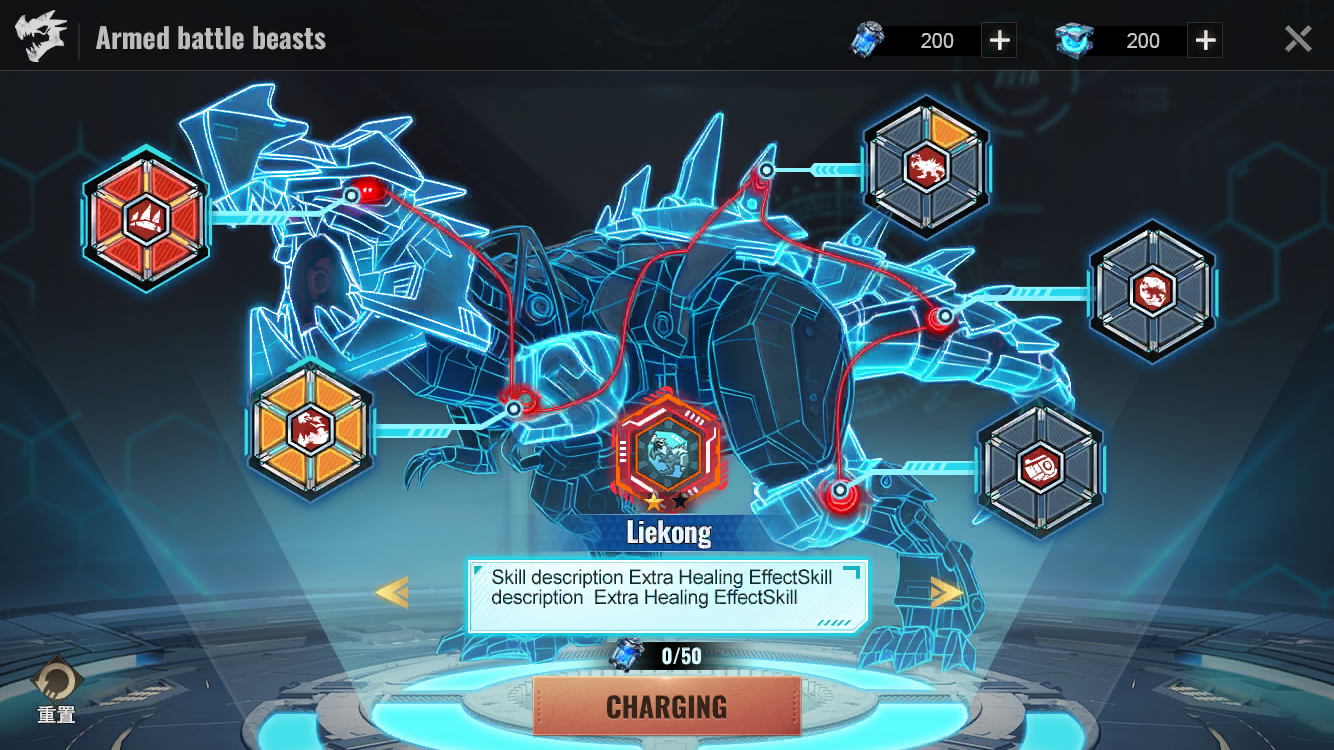Image resolution: width=1334 pixels, height=750 pixels.
Task: Add more blue battery currency
Action: (999, 41)
